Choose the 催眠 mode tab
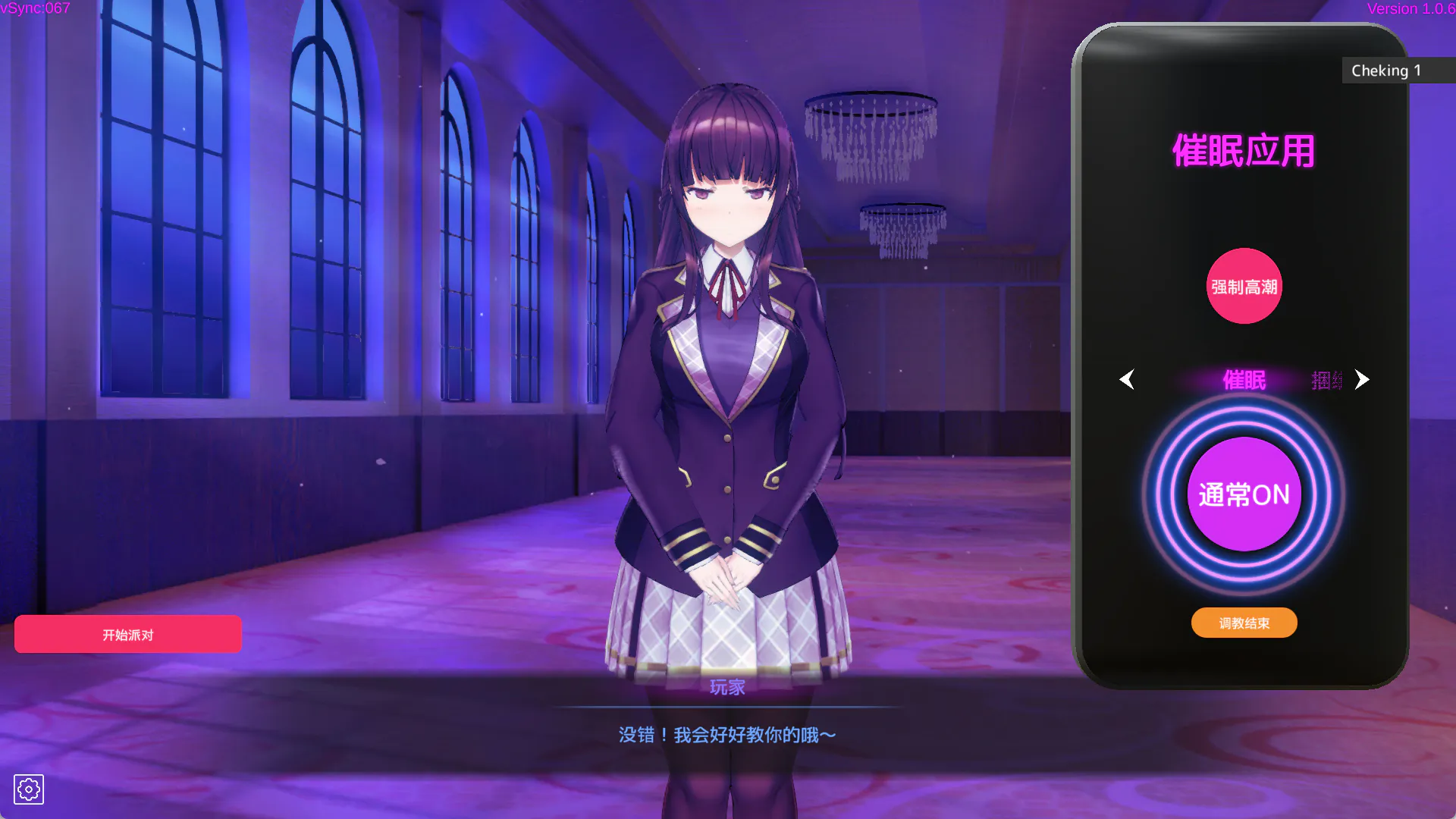1456x819 pixels. [1244, 380]
